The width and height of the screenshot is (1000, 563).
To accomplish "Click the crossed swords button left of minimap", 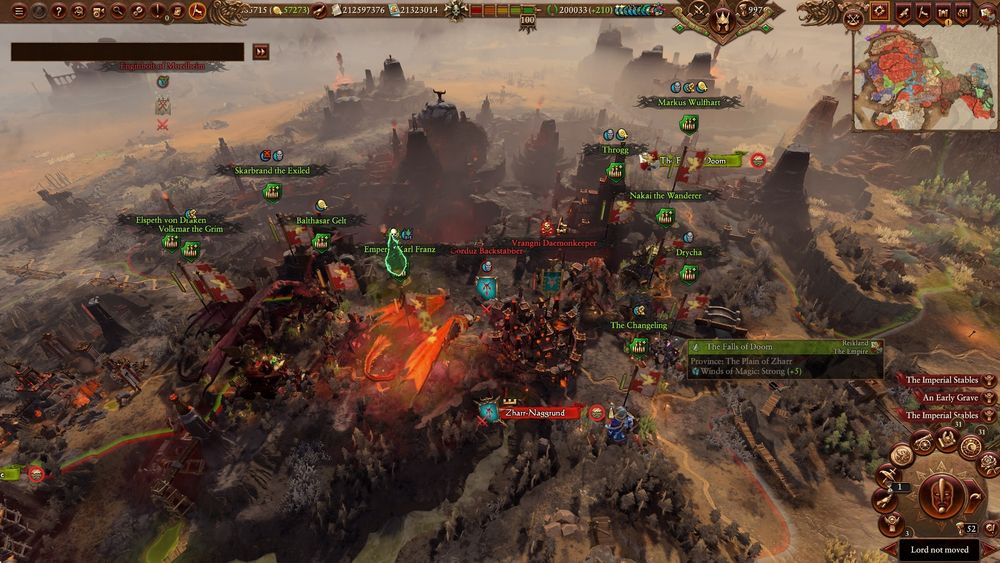I will point(853,15).
